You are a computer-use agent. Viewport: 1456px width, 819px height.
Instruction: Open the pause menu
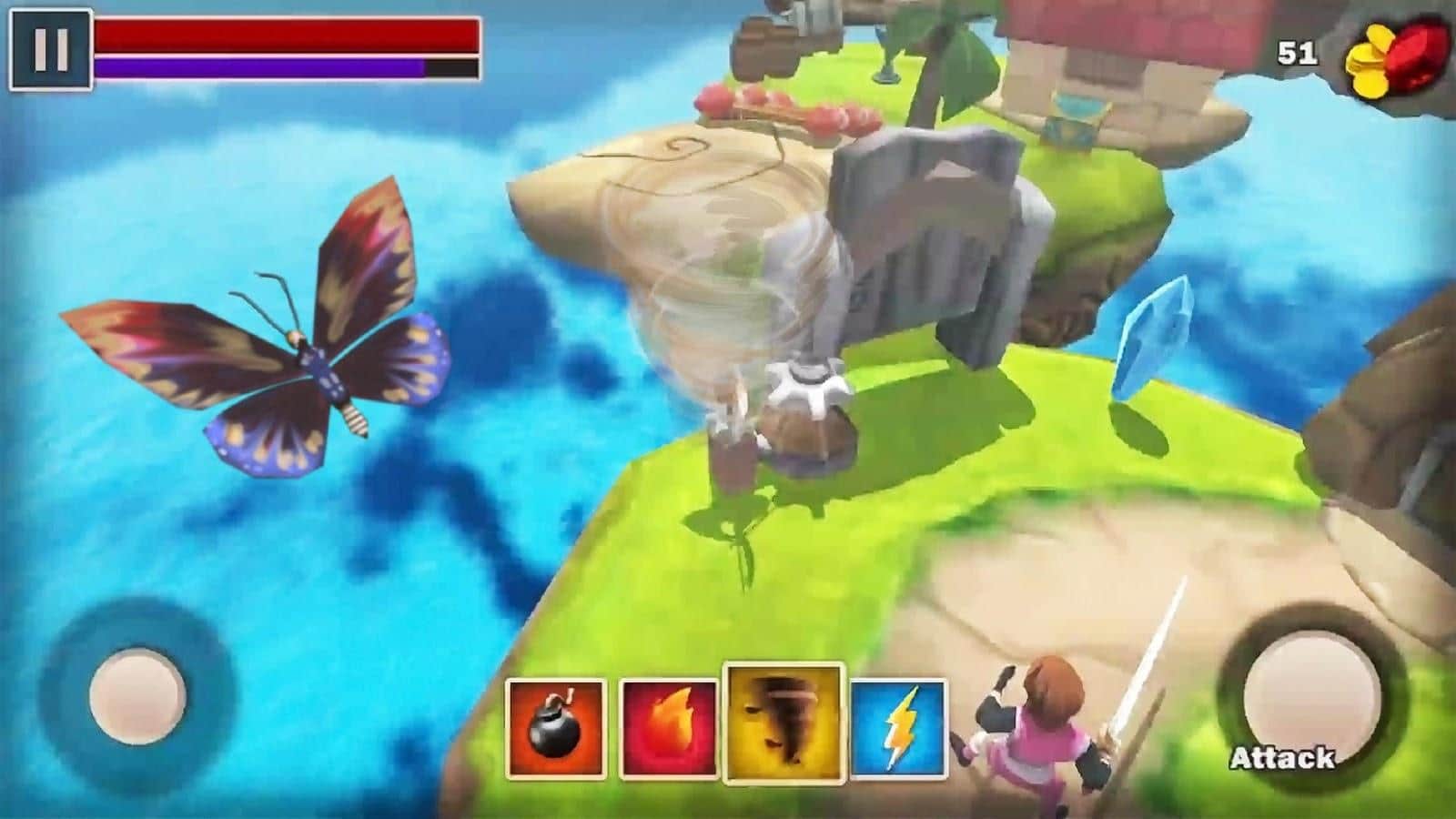(x=52, y=47)
